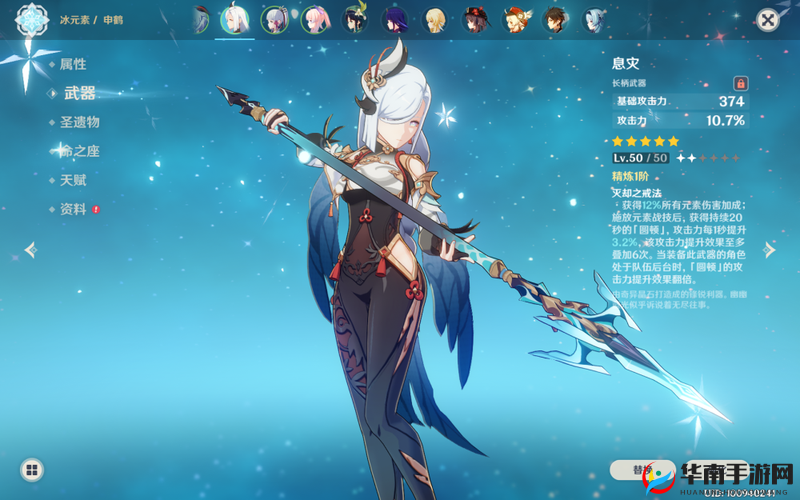Pick Klee's red-hat portrait
The image size is (800, 500).
tap(516, 19)
